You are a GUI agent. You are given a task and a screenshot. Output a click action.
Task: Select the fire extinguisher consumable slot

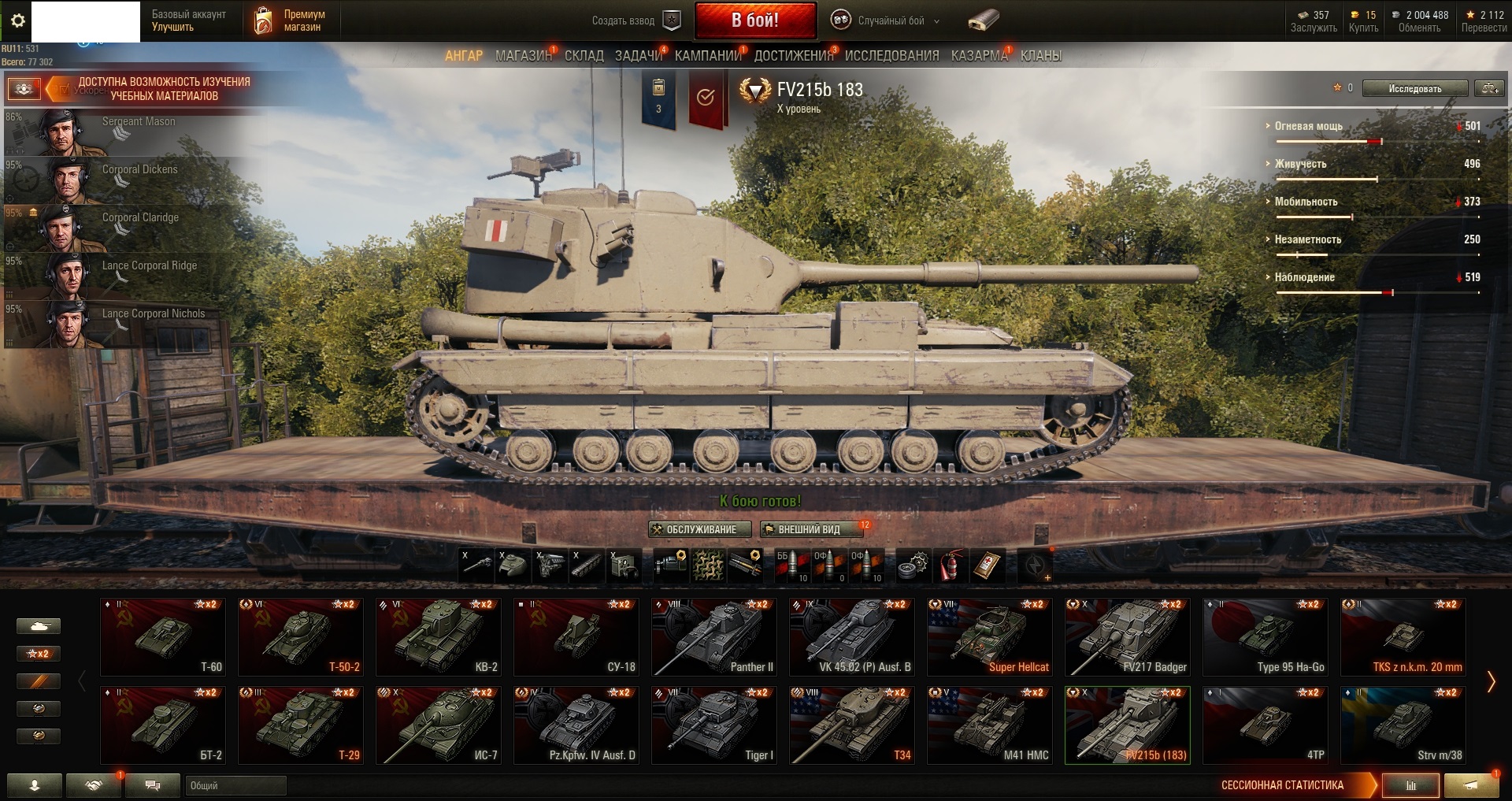950,566
